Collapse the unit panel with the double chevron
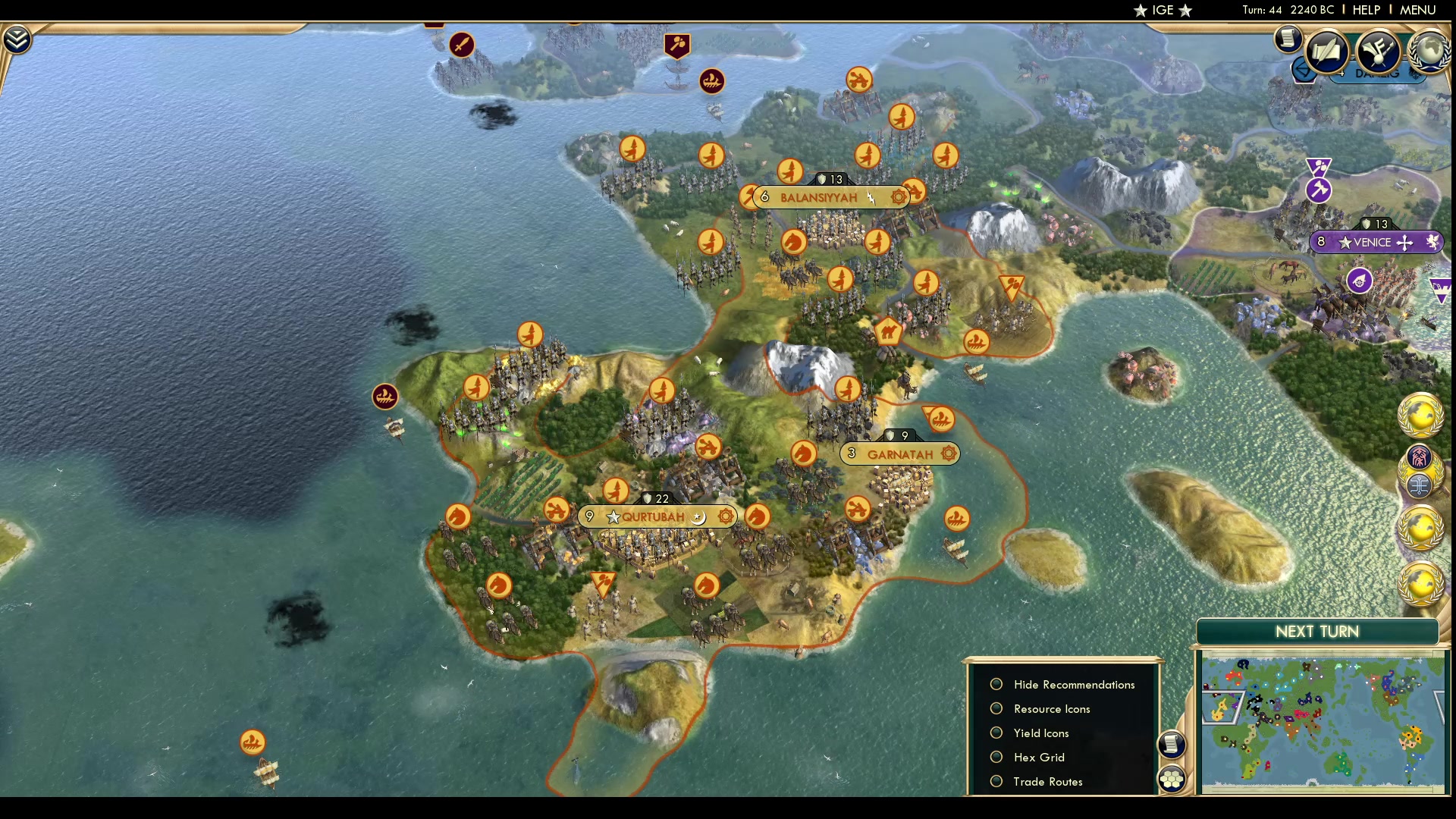 (15, 38)
